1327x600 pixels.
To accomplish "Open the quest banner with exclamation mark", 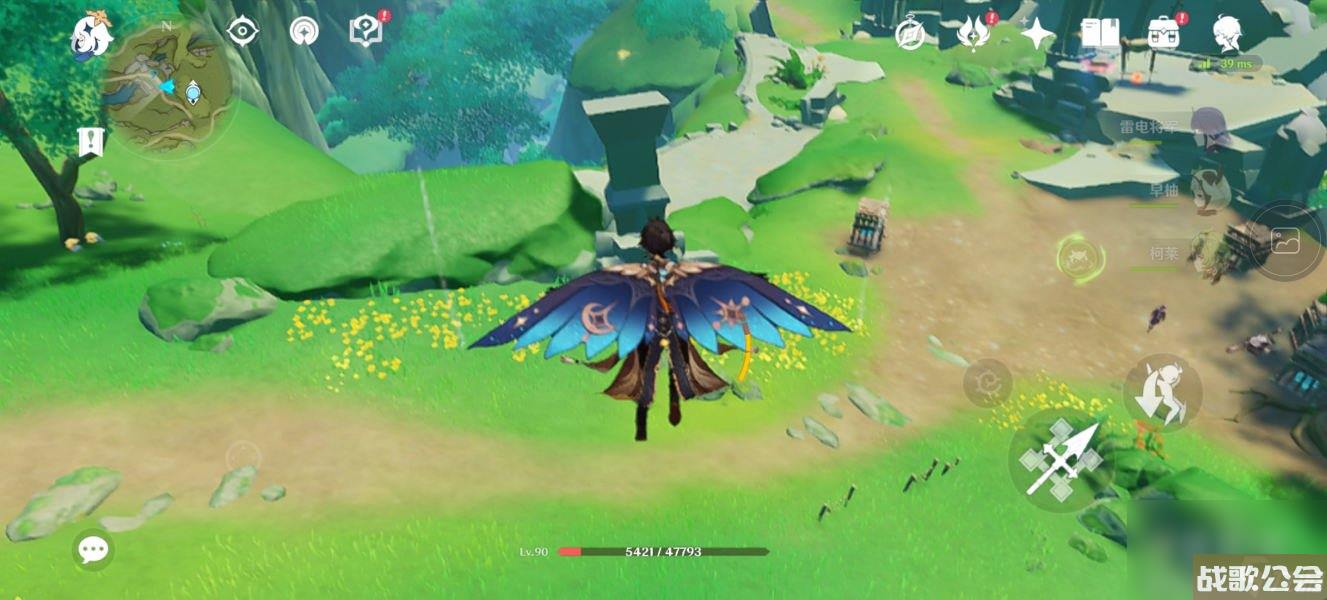I will point(91,141).
